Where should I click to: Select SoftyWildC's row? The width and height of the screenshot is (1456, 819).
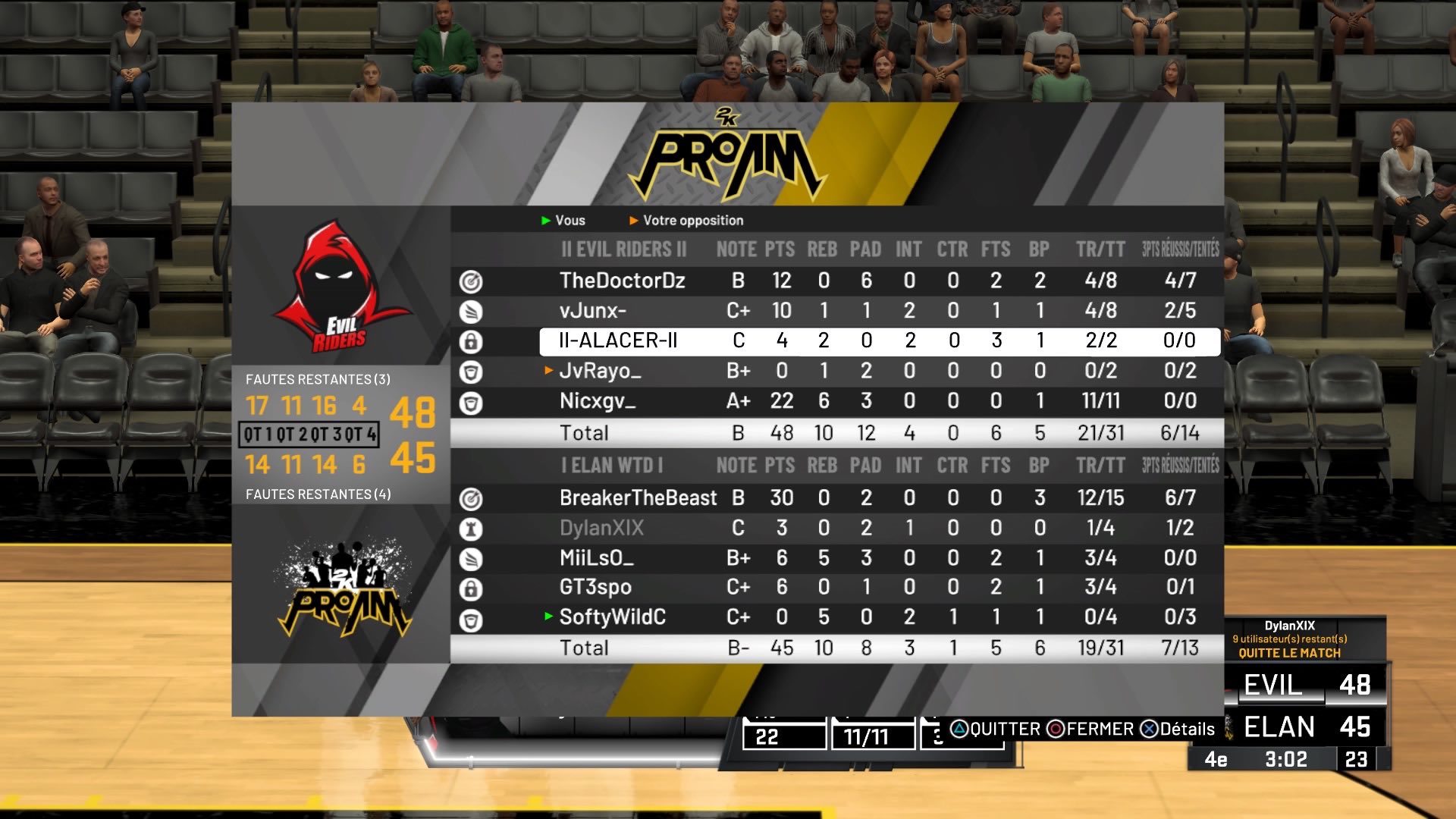[612, 617]
